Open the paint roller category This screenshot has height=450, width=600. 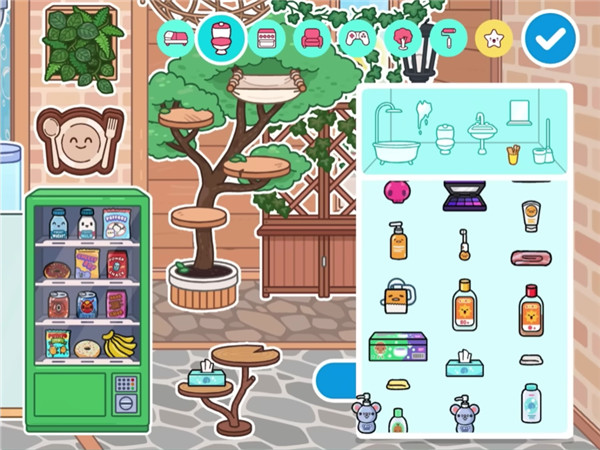point(448,39)
